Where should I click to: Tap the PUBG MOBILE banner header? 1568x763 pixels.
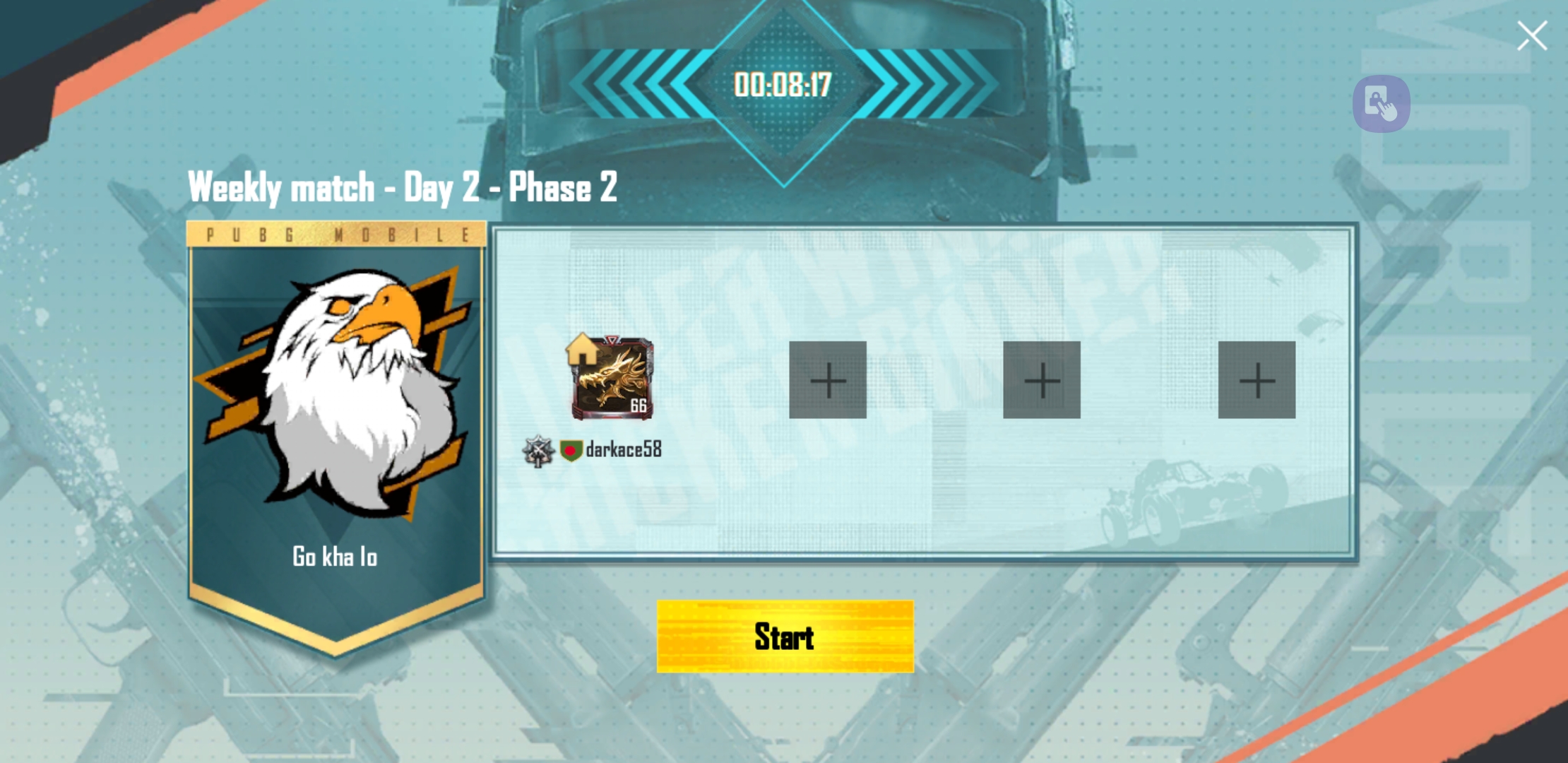click(336, 234)
